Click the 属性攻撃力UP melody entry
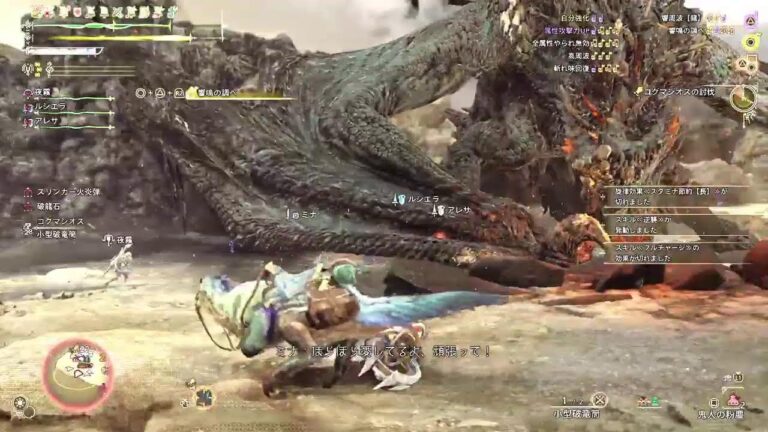The height and width of the screenshot is (432, 768). click(570, 31)
